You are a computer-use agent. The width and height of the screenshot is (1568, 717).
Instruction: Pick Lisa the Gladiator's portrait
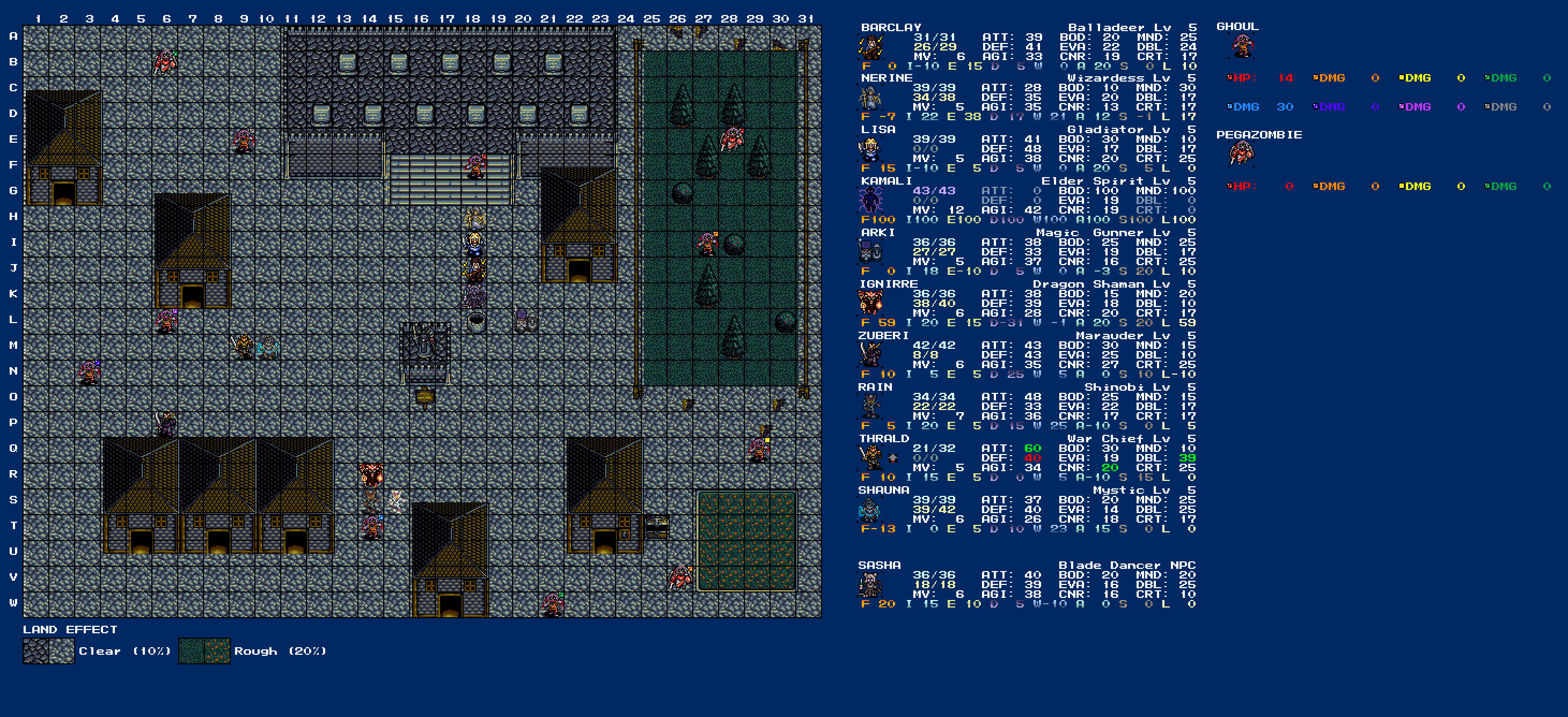click(870, 150)
